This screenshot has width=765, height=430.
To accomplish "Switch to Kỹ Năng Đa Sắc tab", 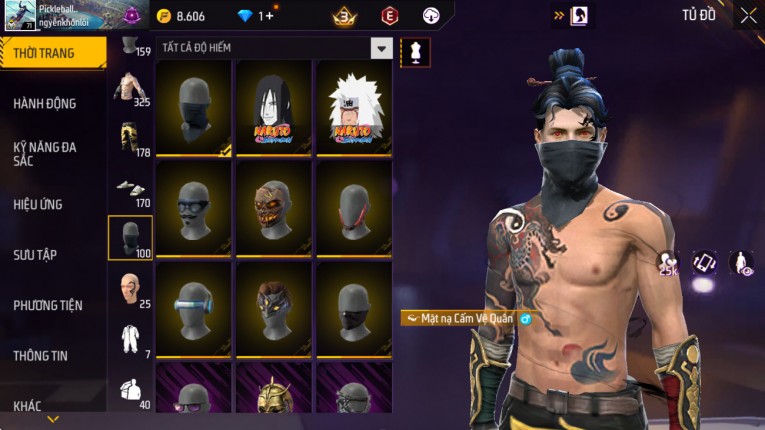I will 45,153.
